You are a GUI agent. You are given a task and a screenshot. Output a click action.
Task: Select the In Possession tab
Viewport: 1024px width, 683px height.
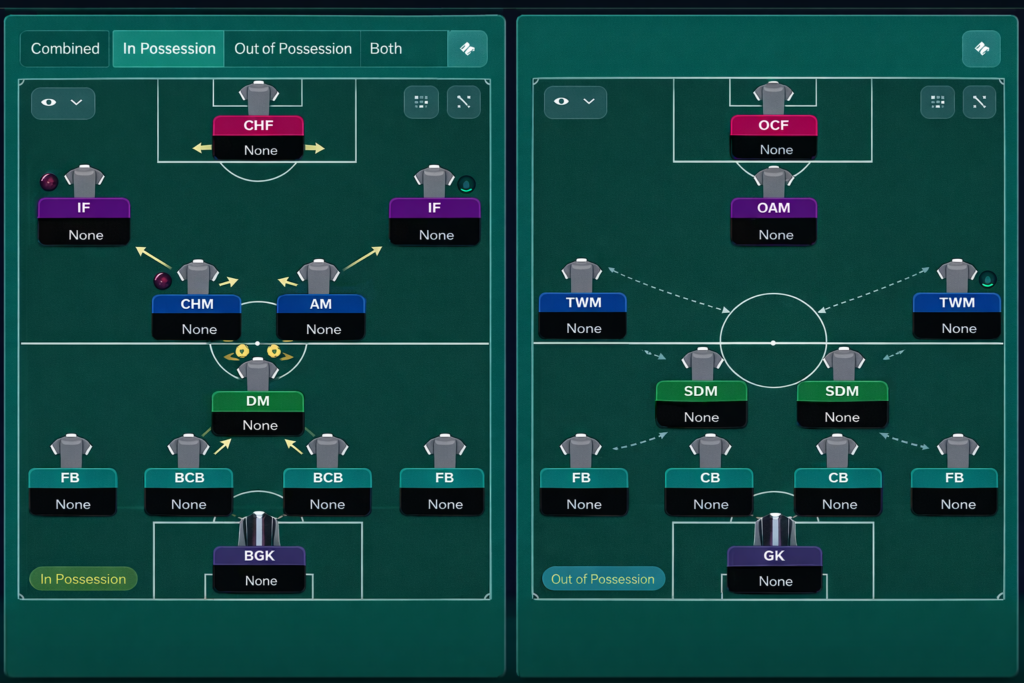(169, 48)
